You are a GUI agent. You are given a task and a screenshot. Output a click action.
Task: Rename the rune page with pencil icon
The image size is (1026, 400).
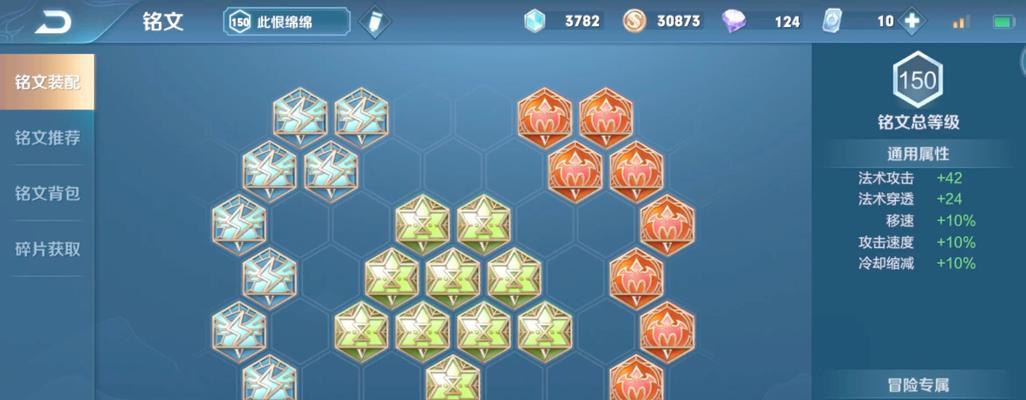click(374, 21)
